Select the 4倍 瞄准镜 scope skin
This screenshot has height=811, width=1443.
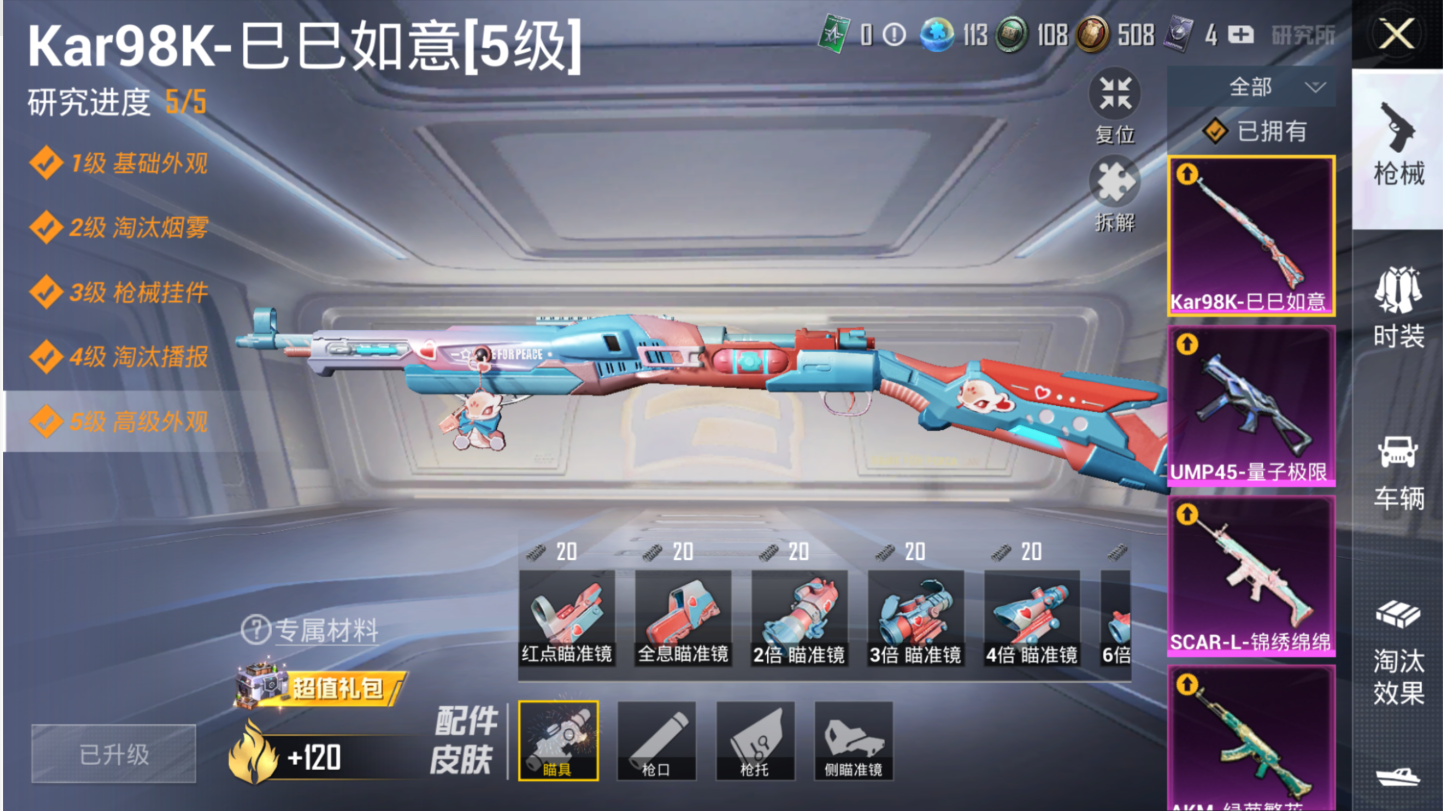(x=1031, y=618)
